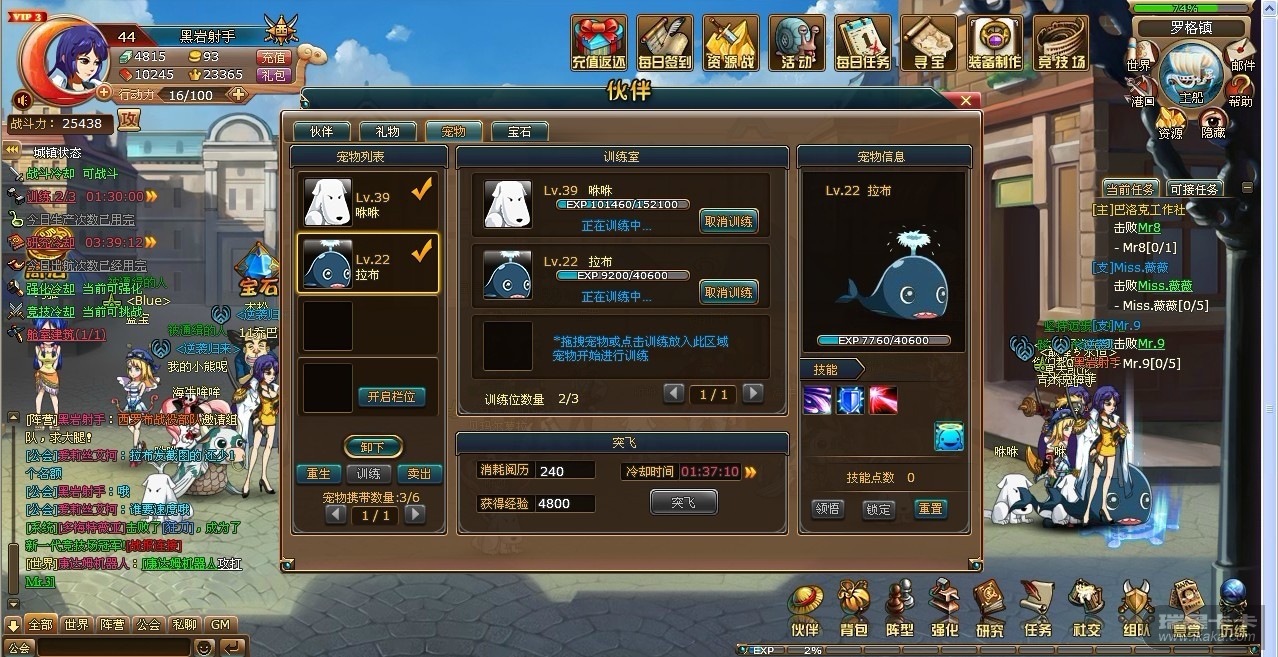
Task: Hit the 重生 rebirth button
Action: 319,474
